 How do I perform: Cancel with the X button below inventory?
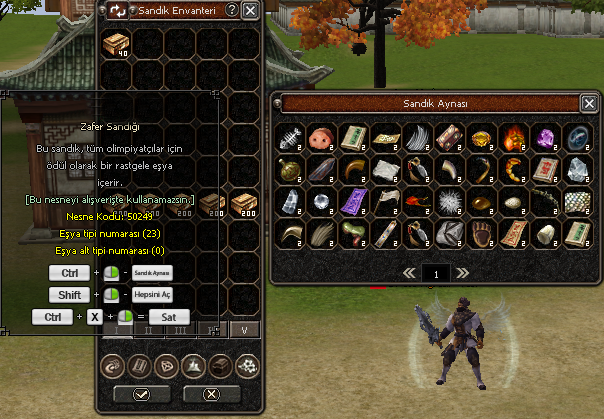click(209, 393)
